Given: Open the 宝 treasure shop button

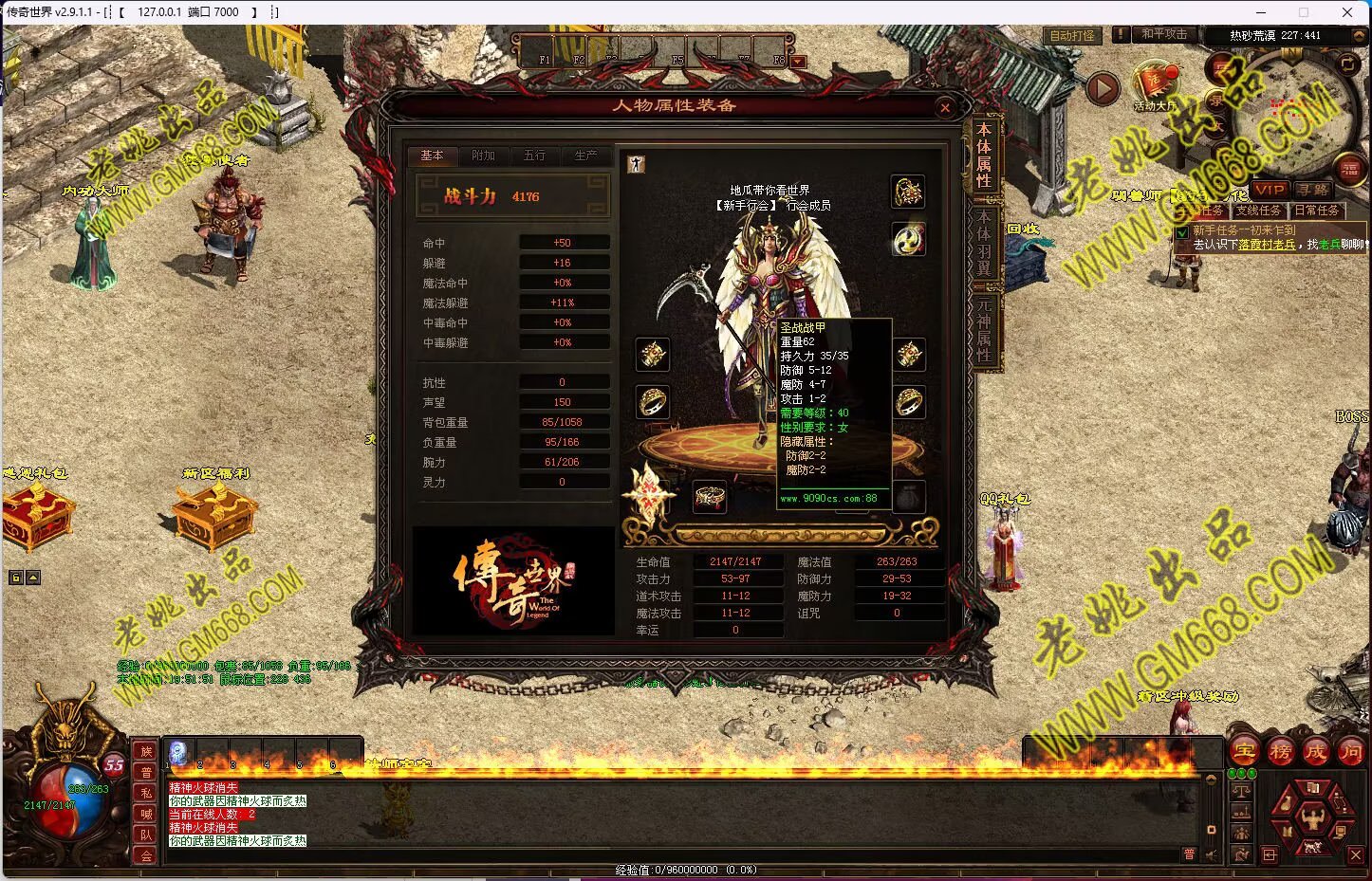Looking at the screenshot, I should point(1244,752).
